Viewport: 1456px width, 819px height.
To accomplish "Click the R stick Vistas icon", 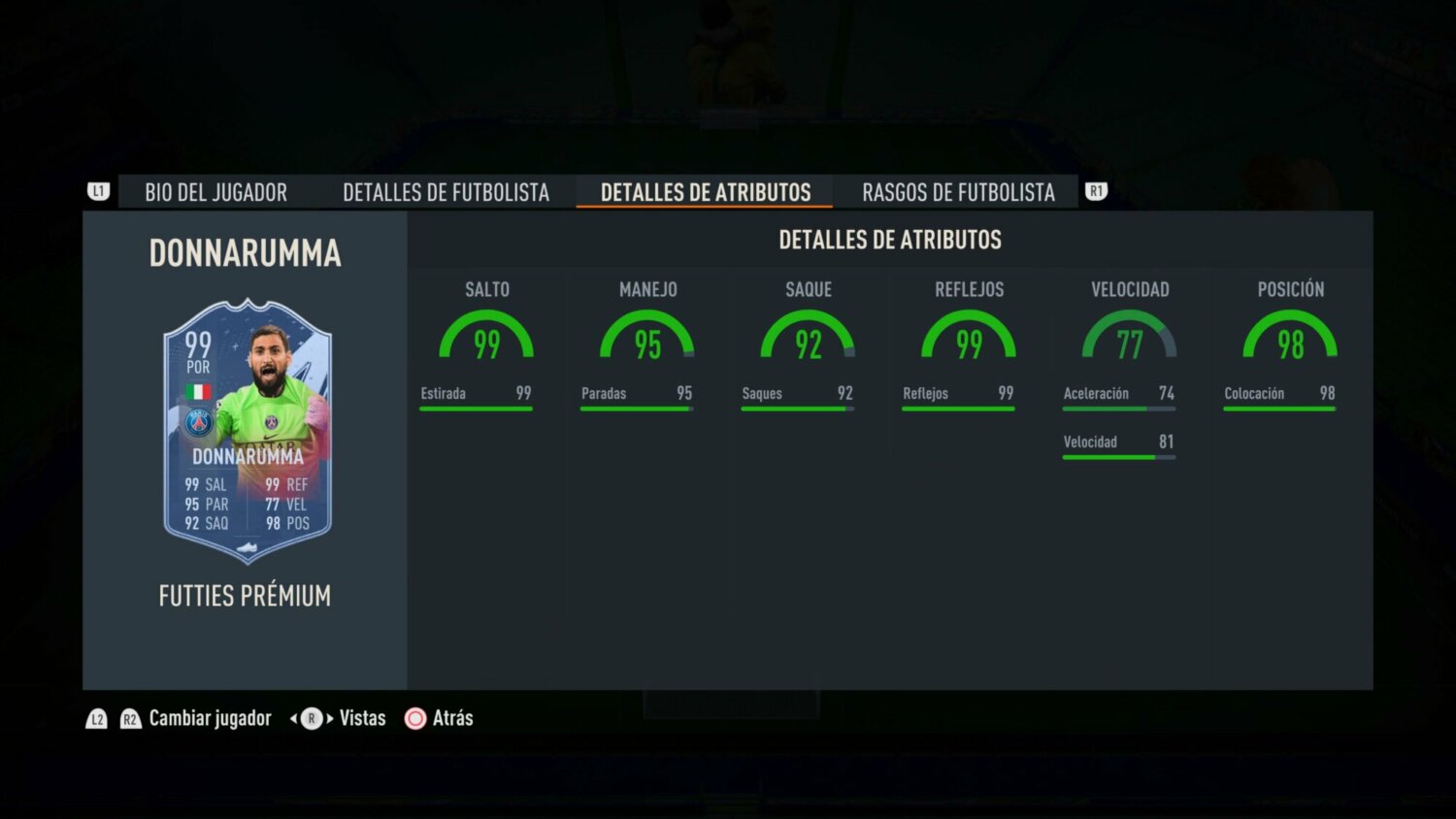I will [312, 718].
